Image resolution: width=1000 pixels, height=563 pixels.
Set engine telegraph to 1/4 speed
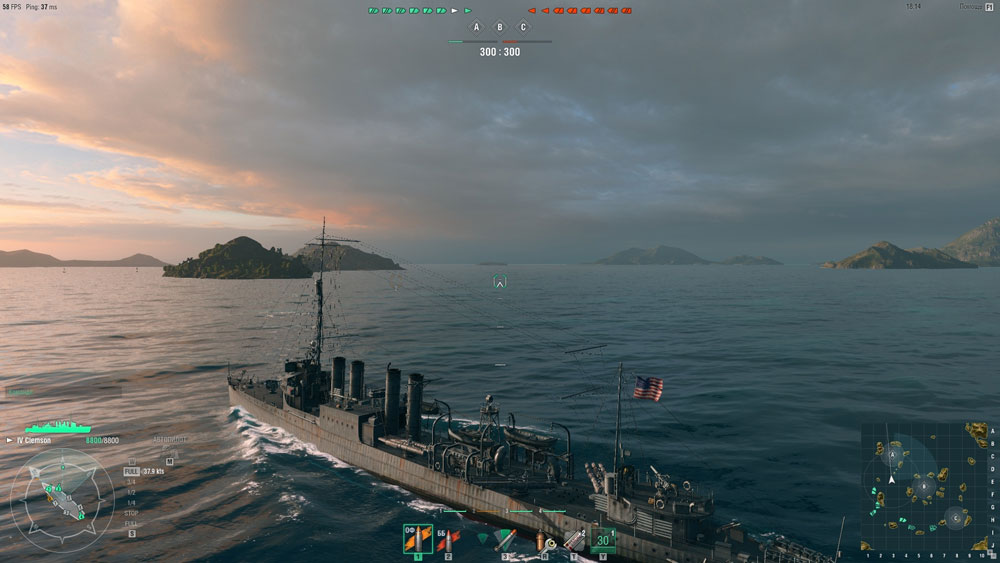pyautogui.click(x=131, y=503)
